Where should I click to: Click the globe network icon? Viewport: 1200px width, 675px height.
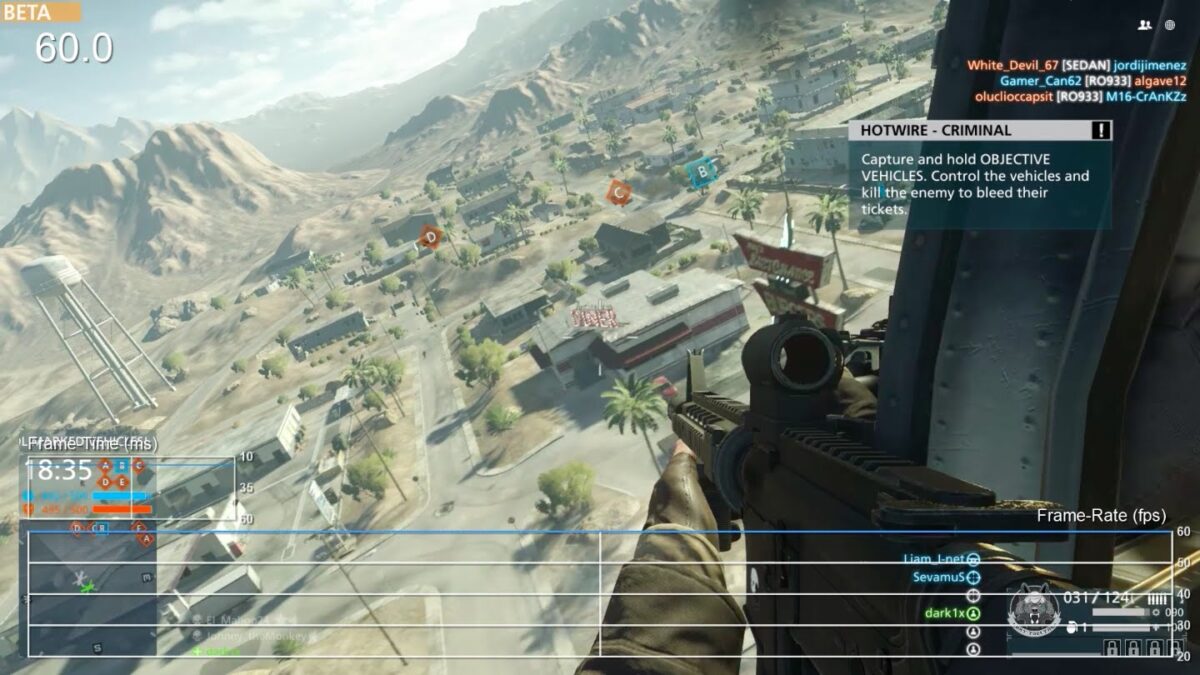pos(1170,25)
